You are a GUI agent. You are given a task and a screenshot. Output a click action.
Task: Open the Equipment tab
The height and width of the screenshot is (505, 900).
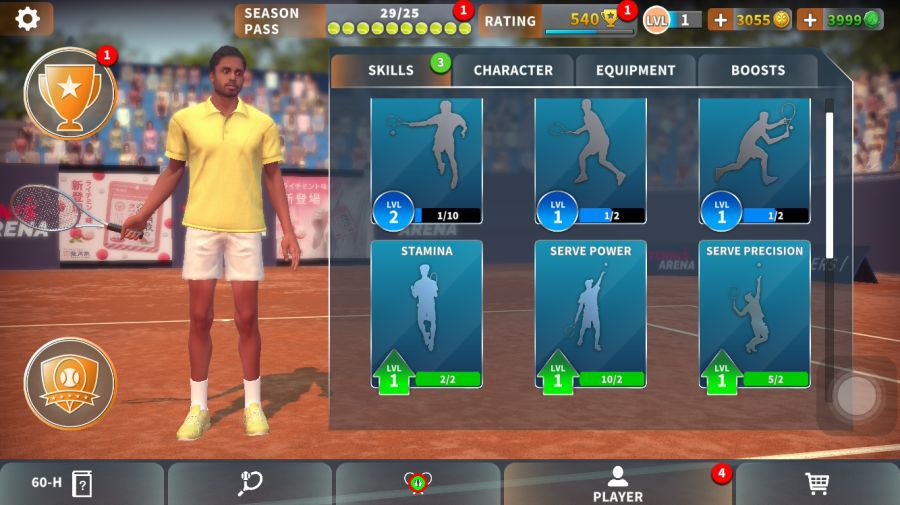pyautogui.click(x=636, y=71)
